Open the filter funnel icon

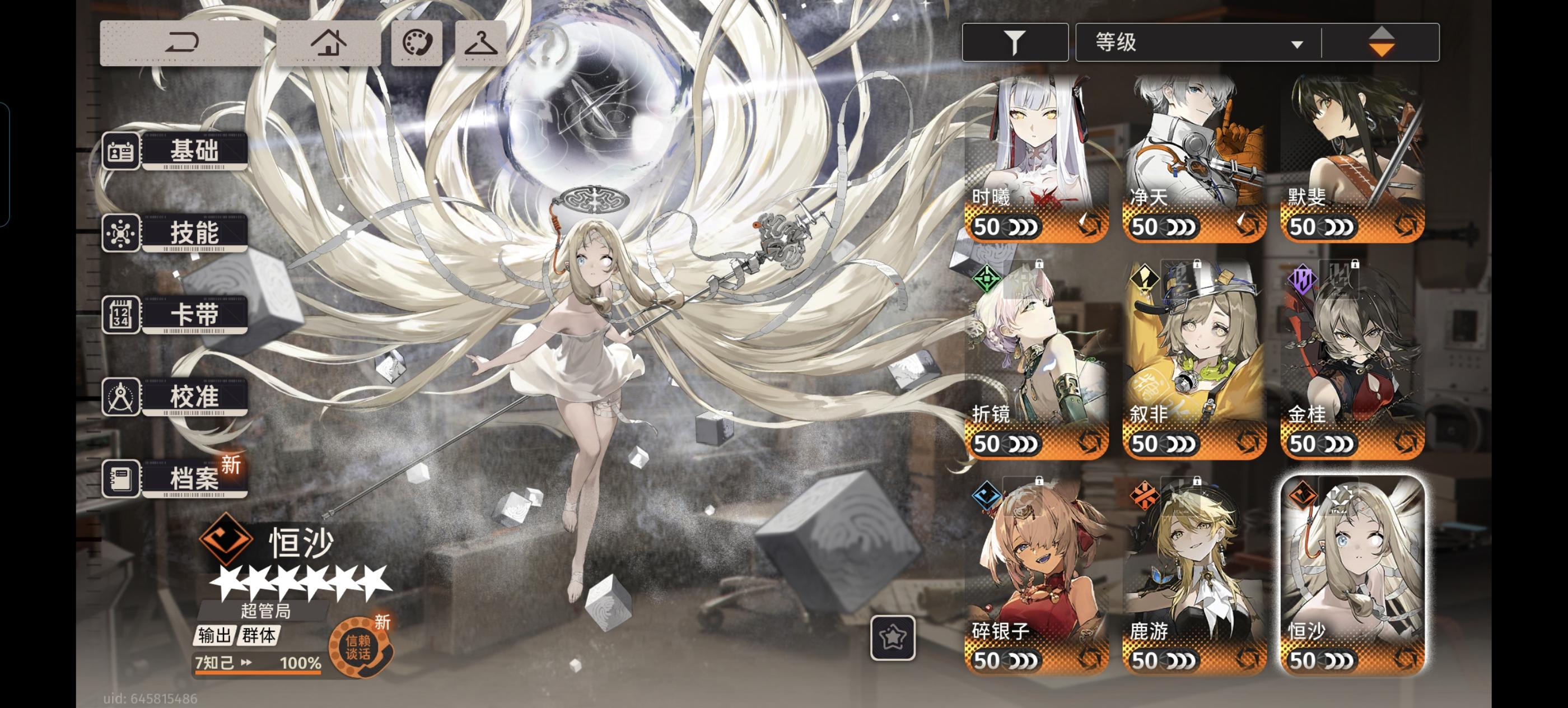(1014, 41)
